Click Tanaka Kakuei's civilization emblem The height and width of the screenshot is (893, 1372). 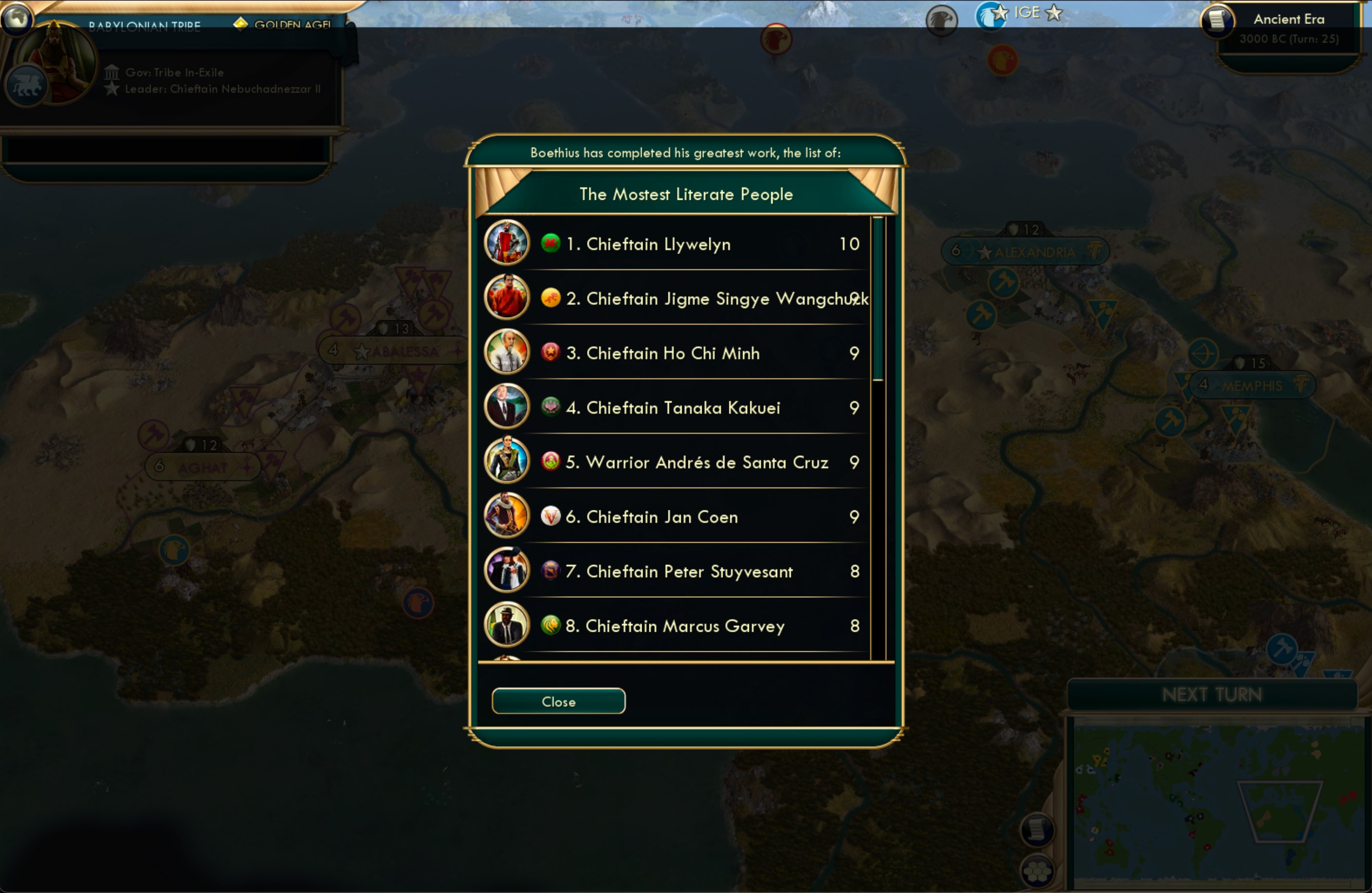552,408
